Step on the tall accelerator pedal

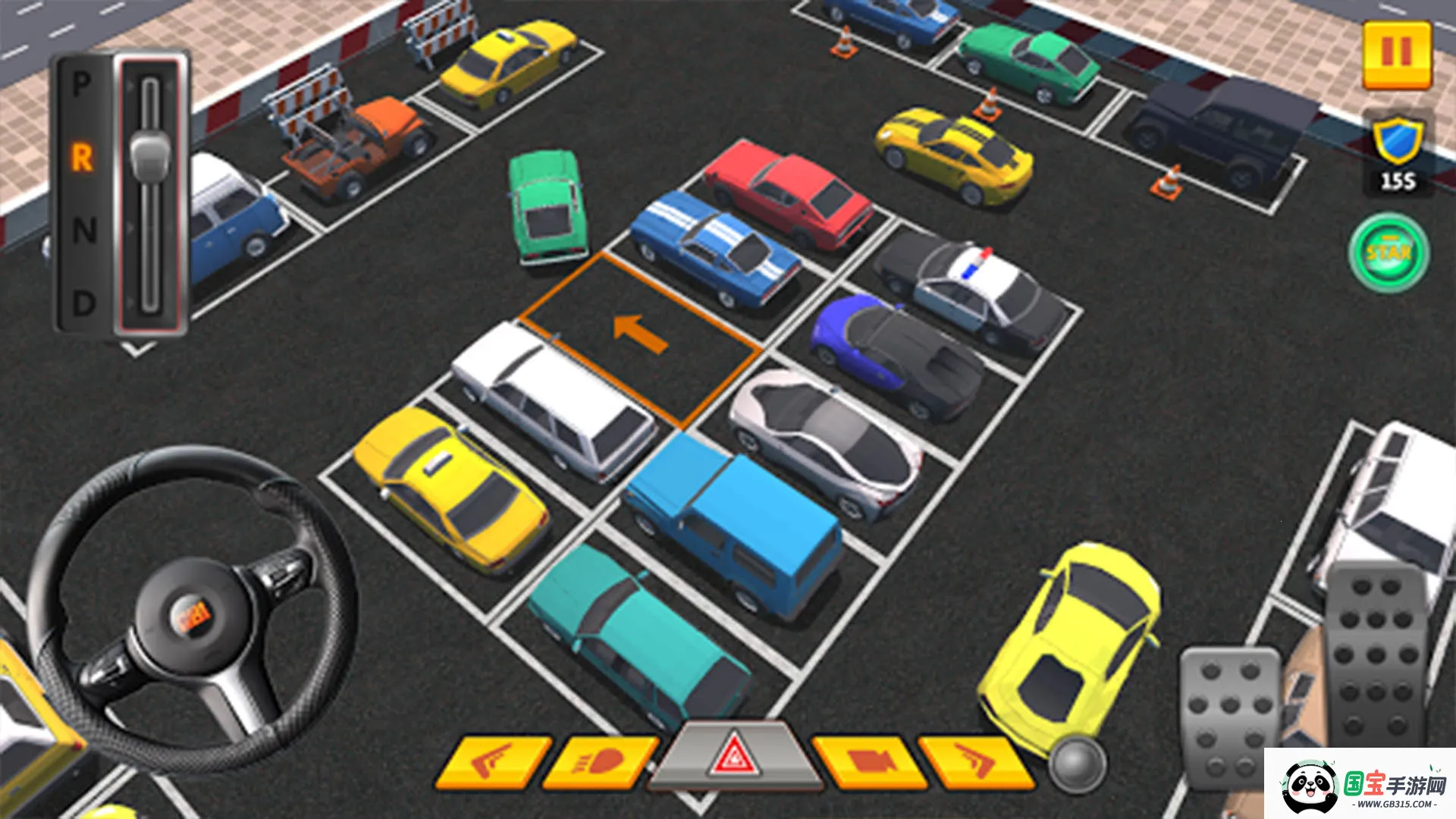pos(1375,652)
